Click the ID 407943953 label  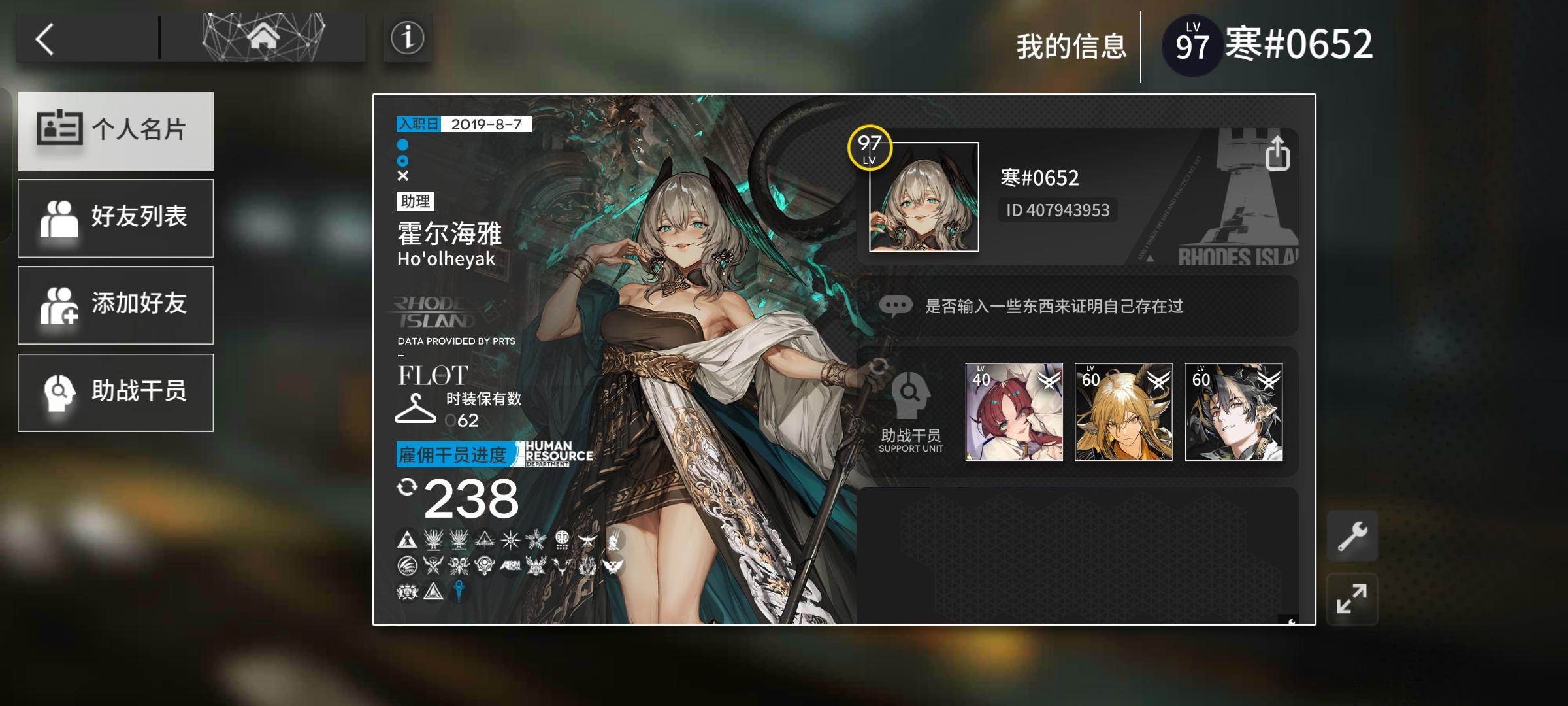coord(1057,210)
